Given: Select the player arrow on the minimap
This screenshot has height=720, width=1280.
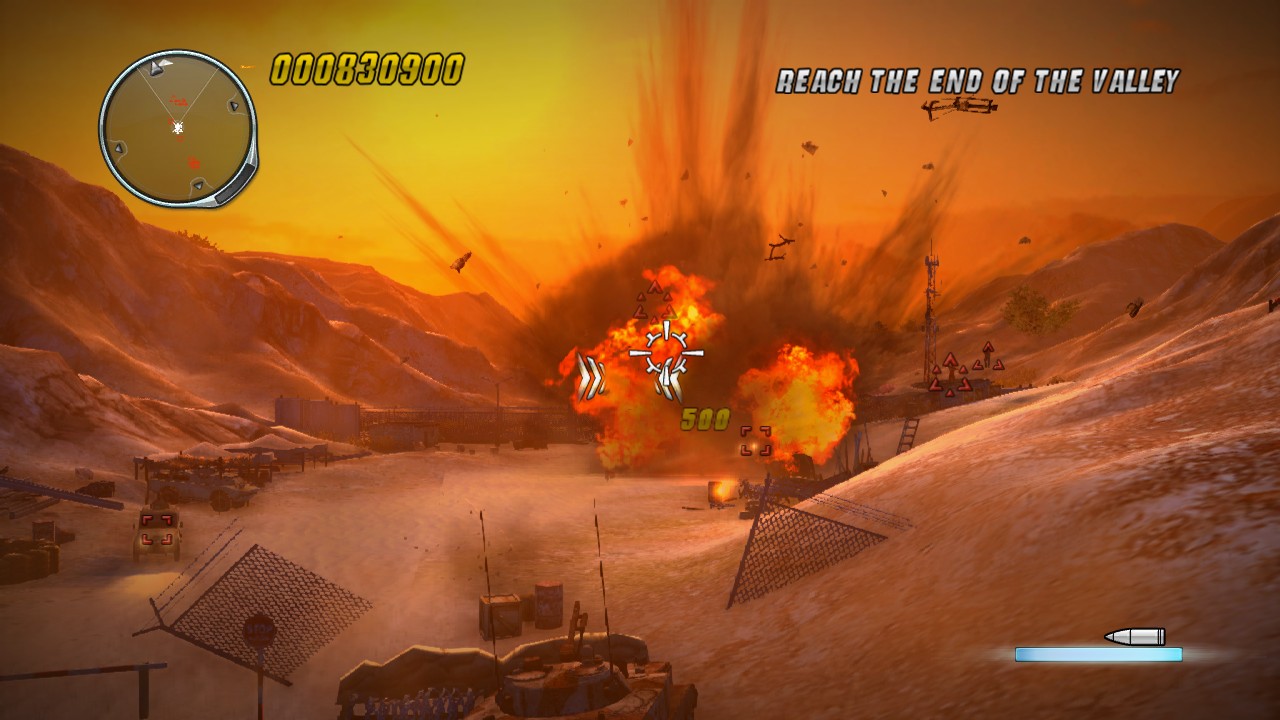Looking at the screenshot, I should [x=177, y=127].
